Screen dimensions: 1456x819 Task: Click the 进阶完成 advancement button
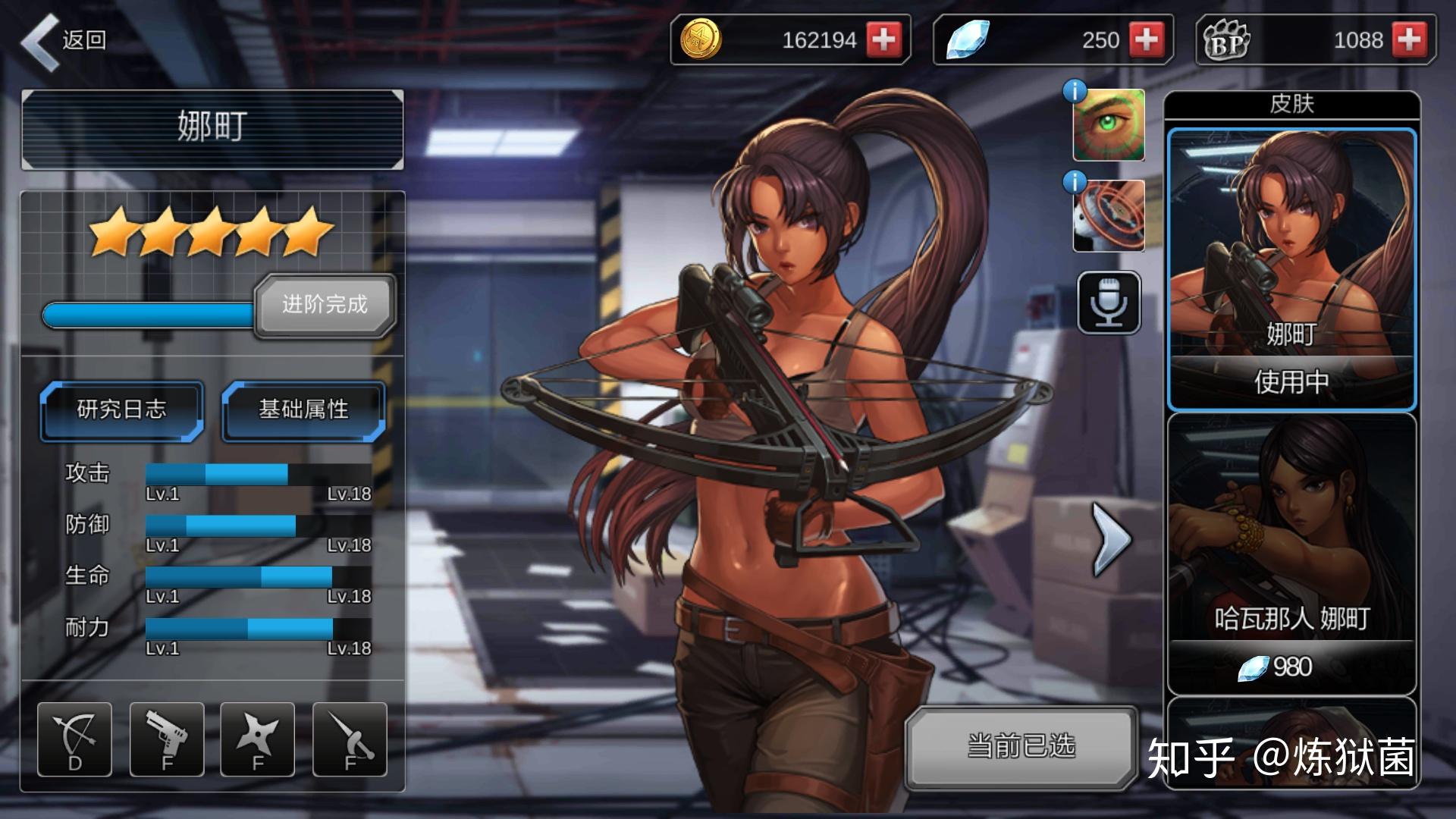325,305
